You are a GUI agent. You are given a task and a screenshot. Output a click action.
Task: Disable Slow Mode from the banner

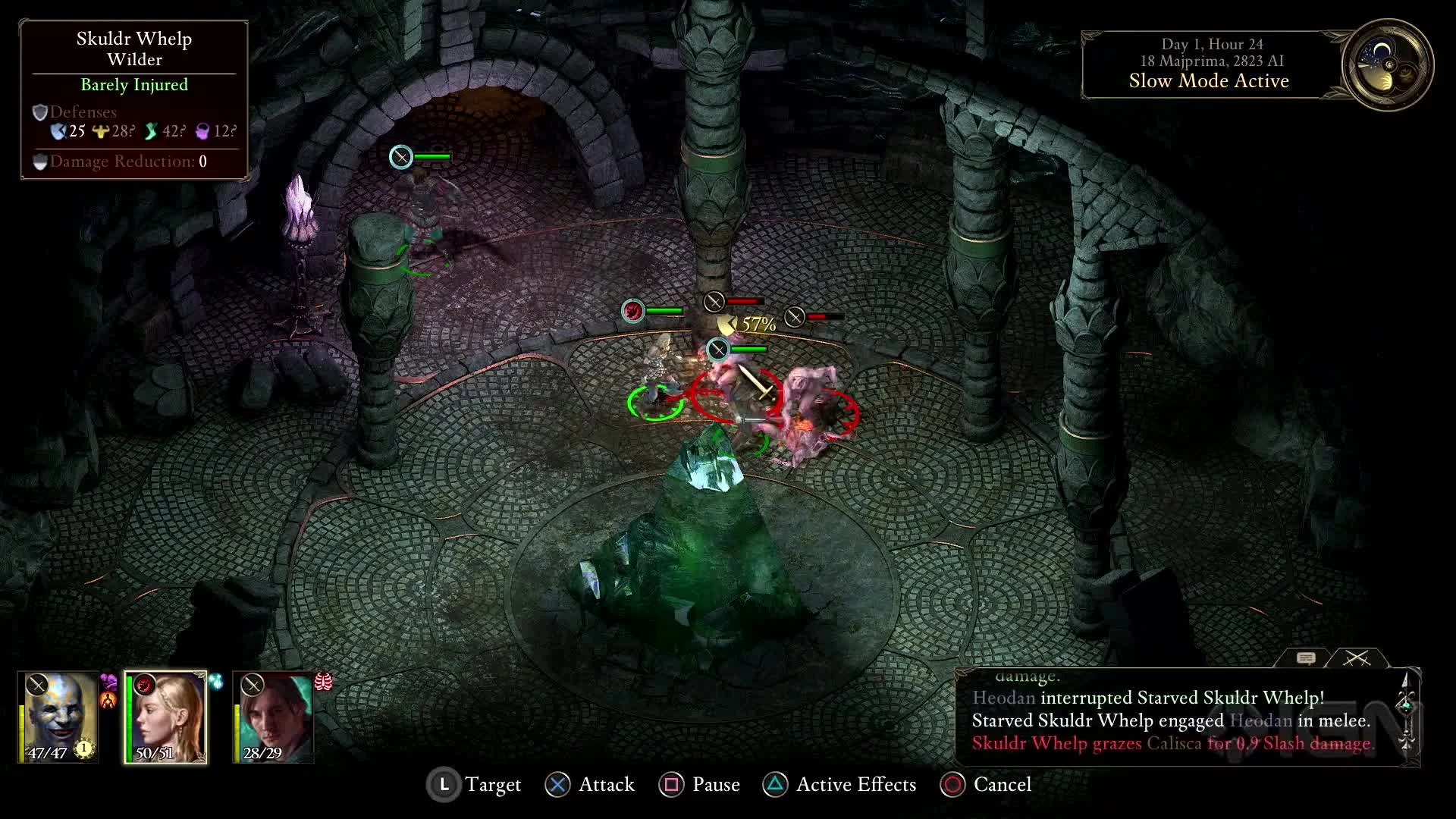[1207, 81]
